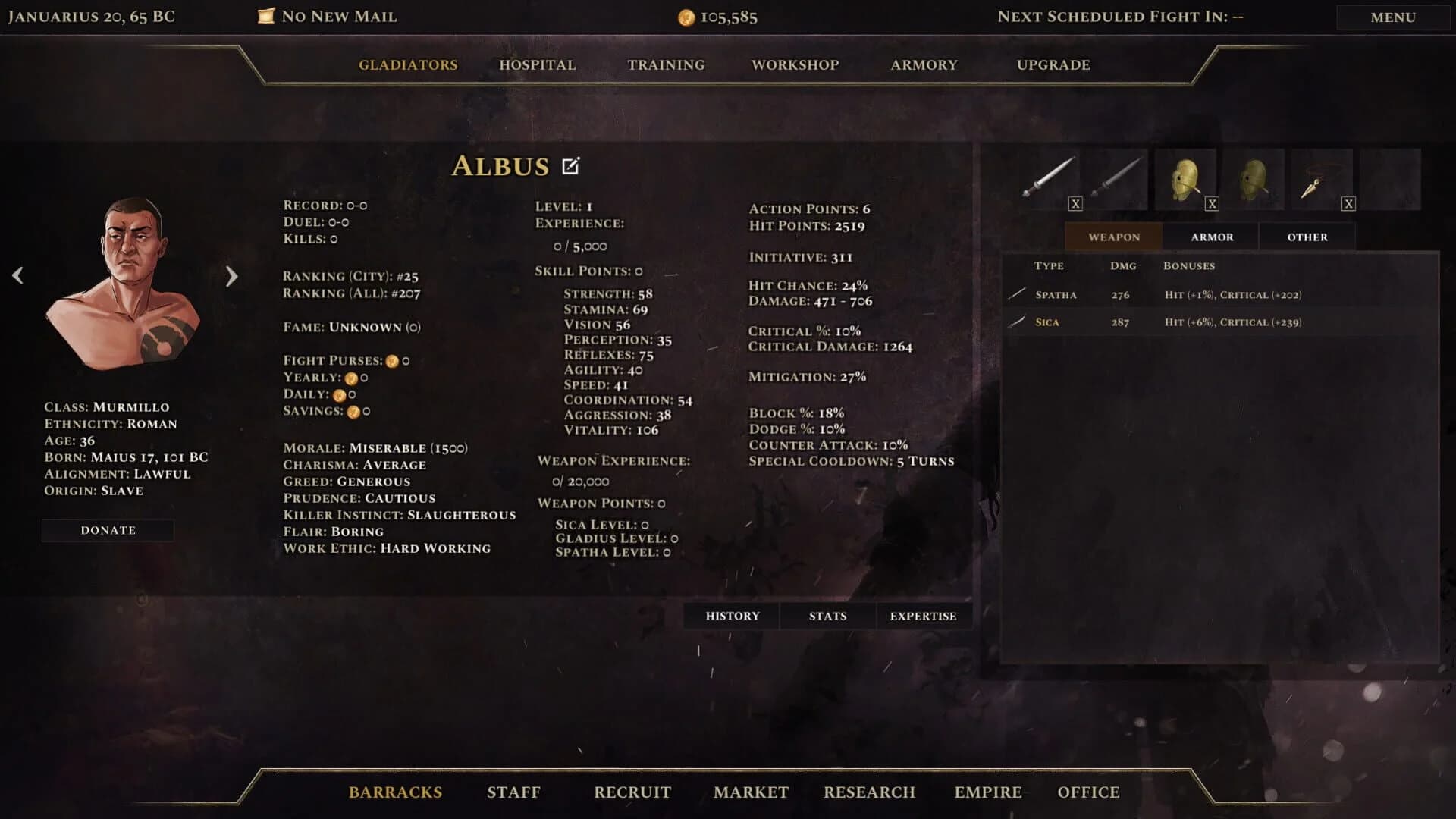
Task: Navigate to next gladiator with right arrow
Action: coord(231,275)
